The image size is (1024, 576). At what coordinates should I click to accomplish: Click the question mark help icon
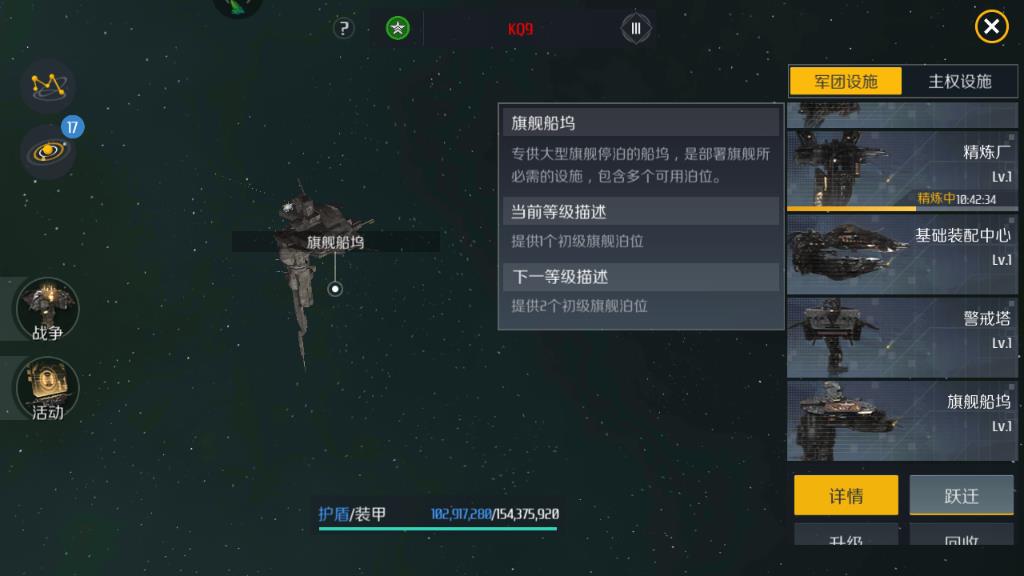(344, 28)
